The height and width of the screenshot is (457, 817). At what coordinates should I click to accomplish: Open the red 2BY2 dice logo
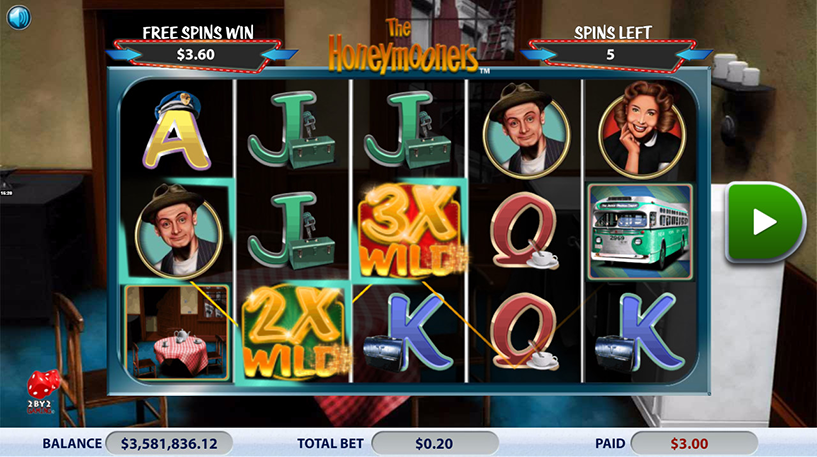tap(43, 392)
